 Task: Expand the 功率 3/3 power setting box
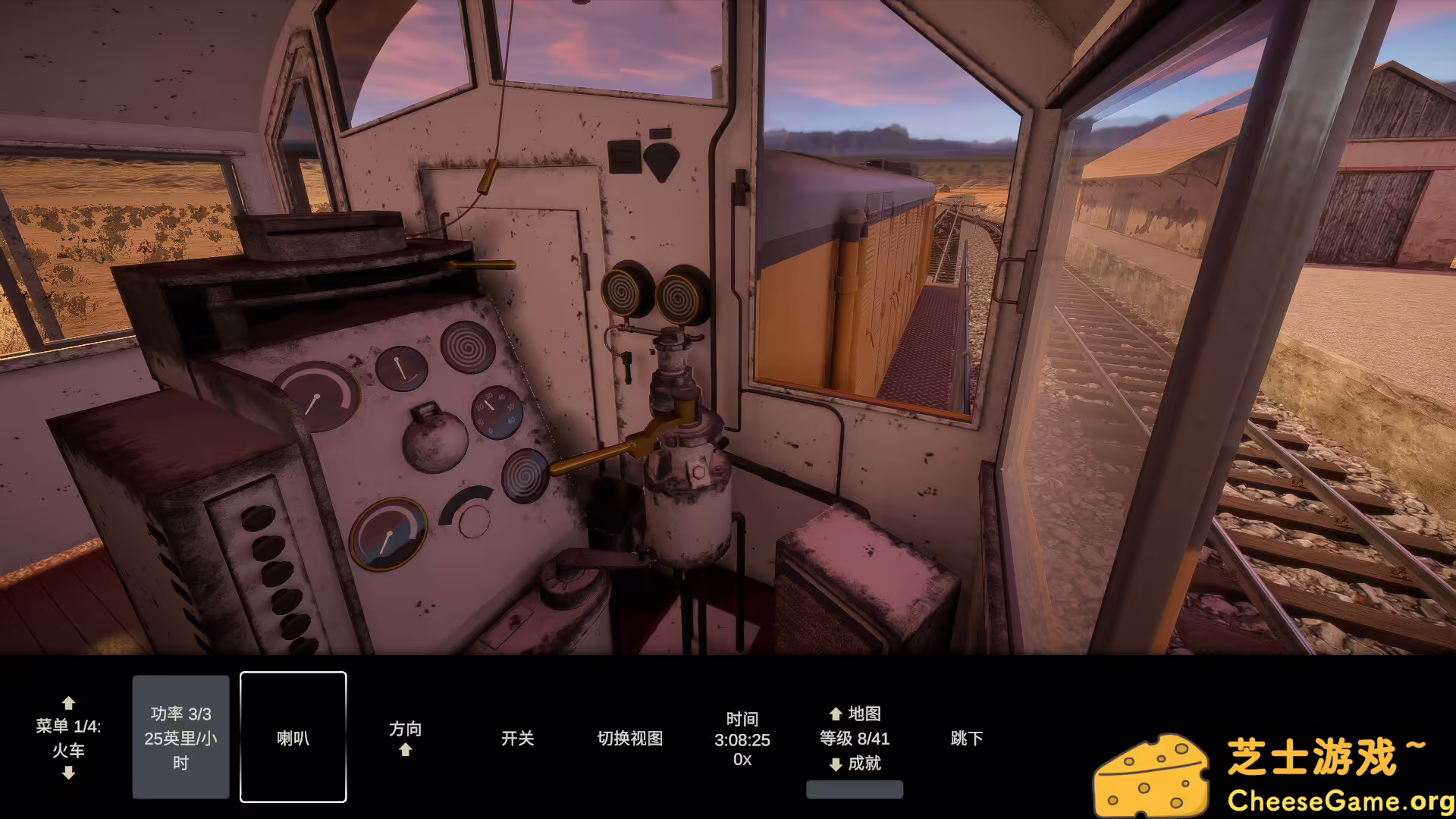point(180,736)
